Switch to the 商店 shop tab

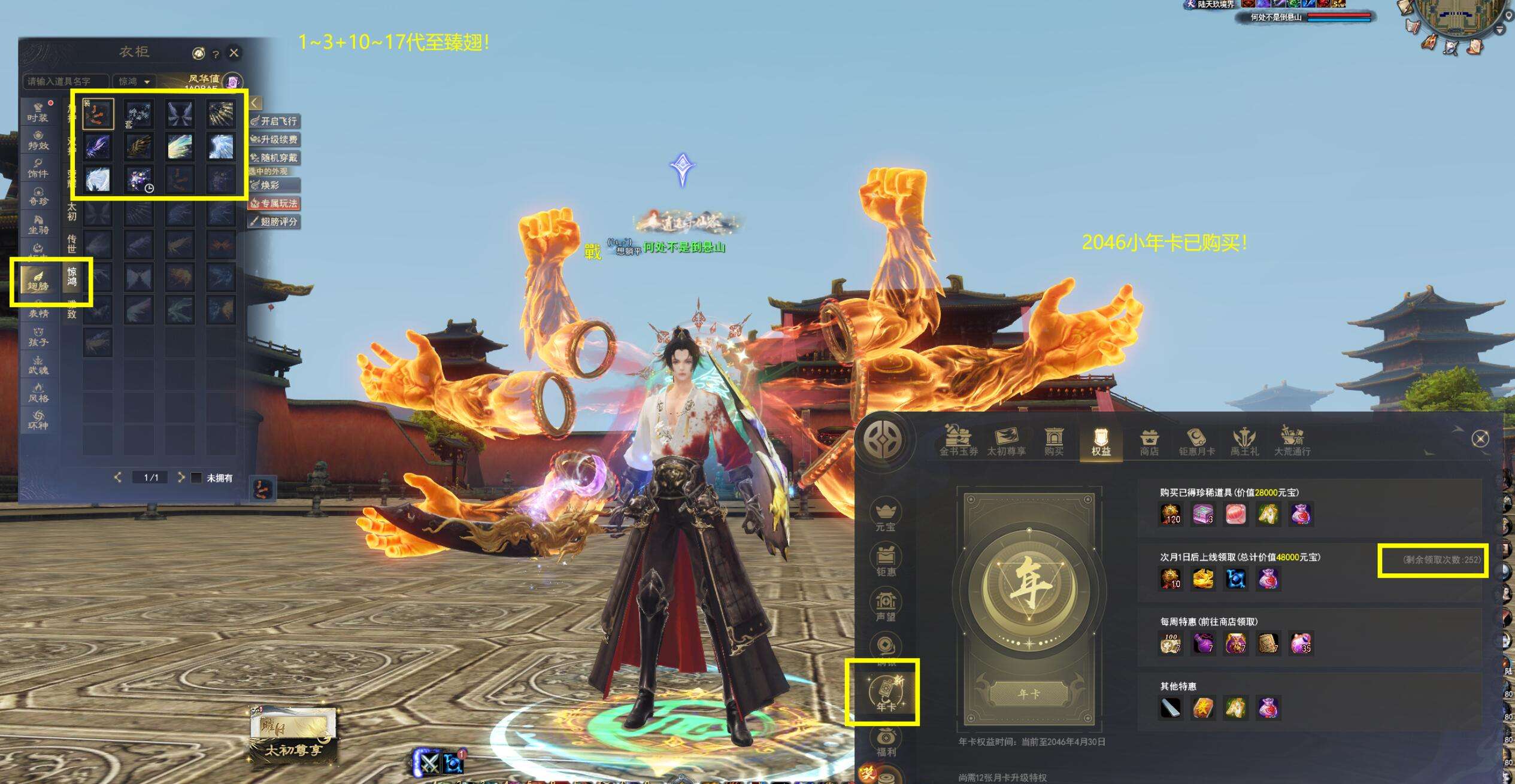[1149, 443]
